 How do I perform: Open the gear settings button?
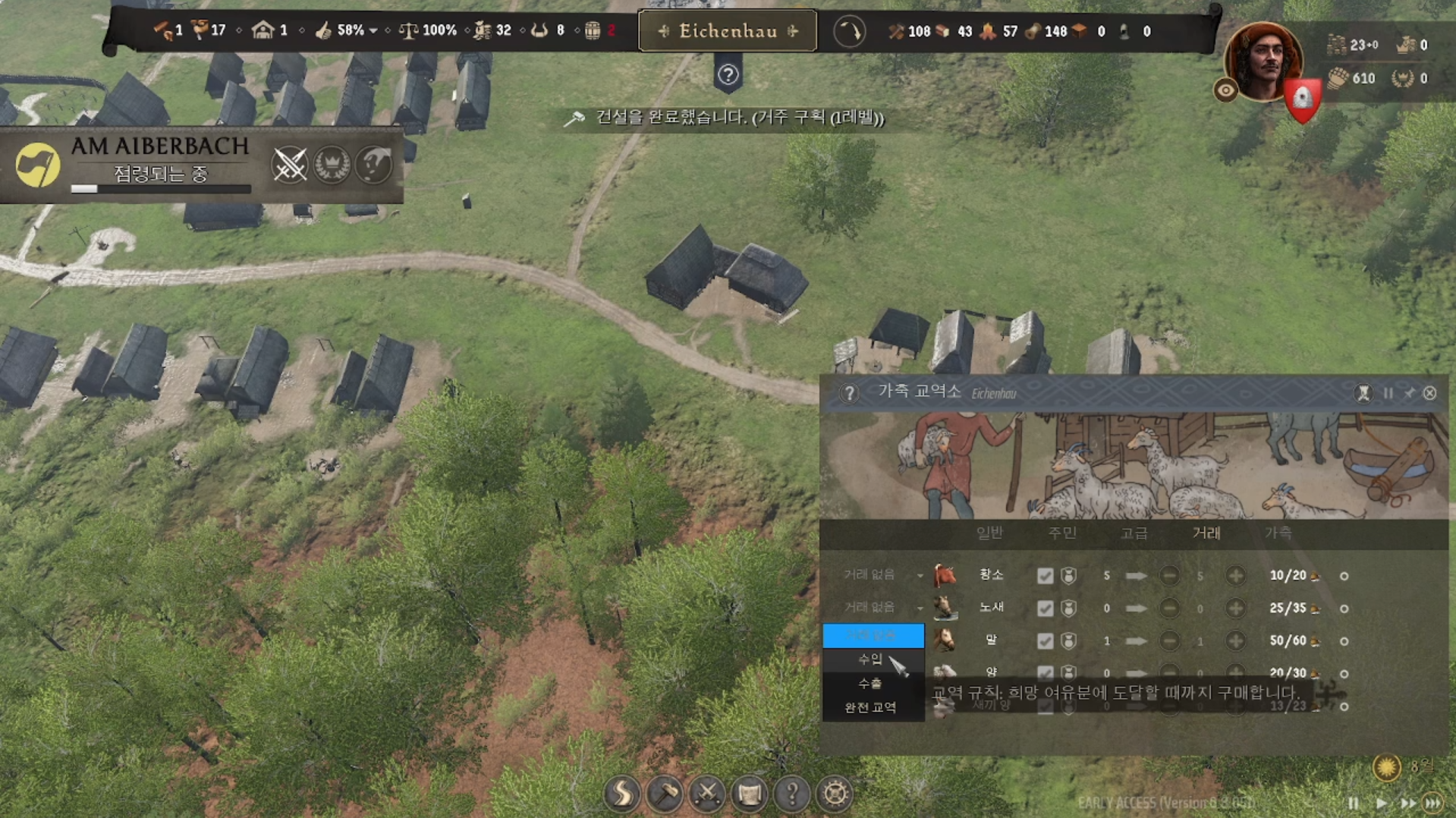click(x=835, y=794)
